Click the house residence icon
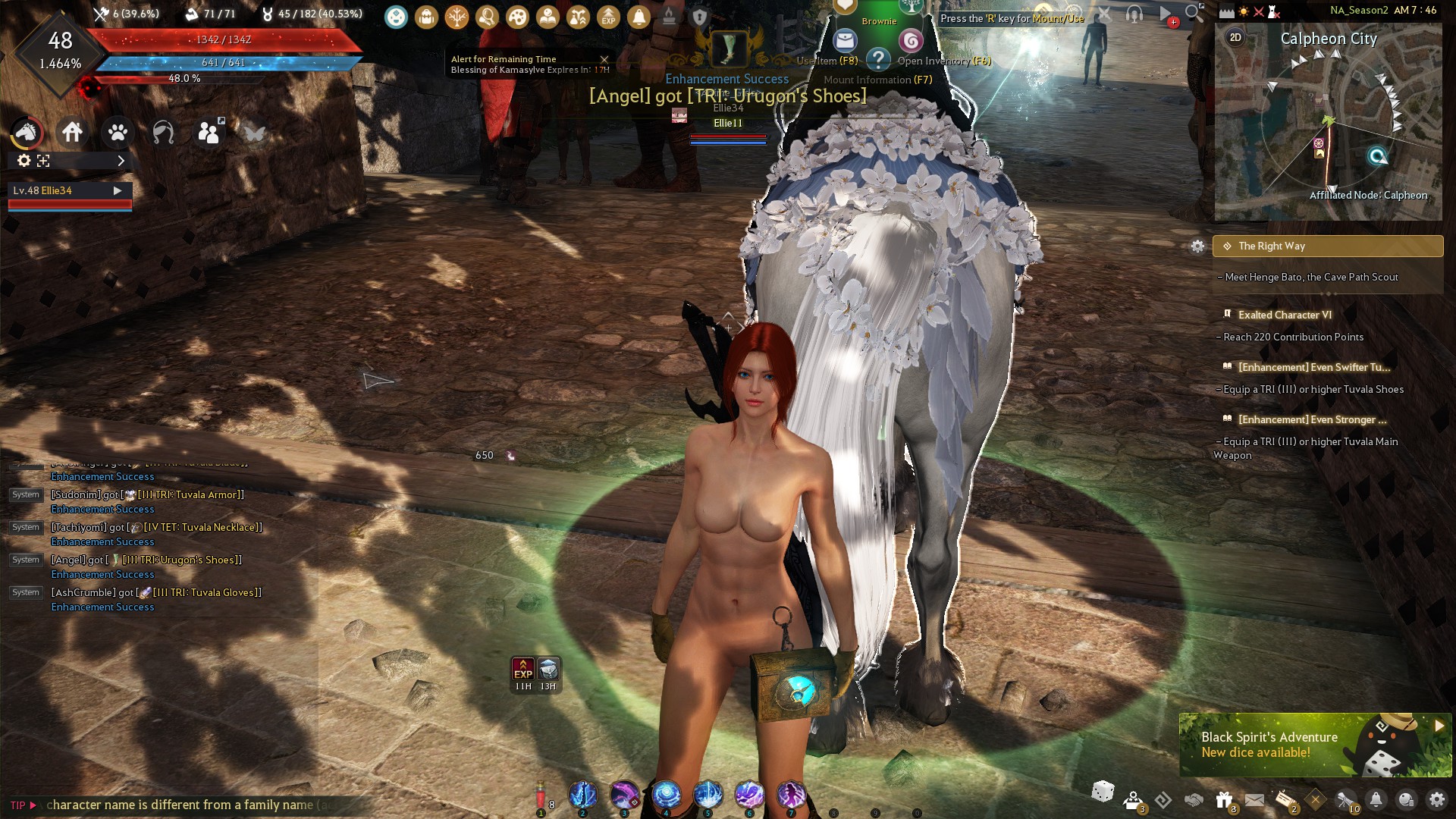 (72, 133)
